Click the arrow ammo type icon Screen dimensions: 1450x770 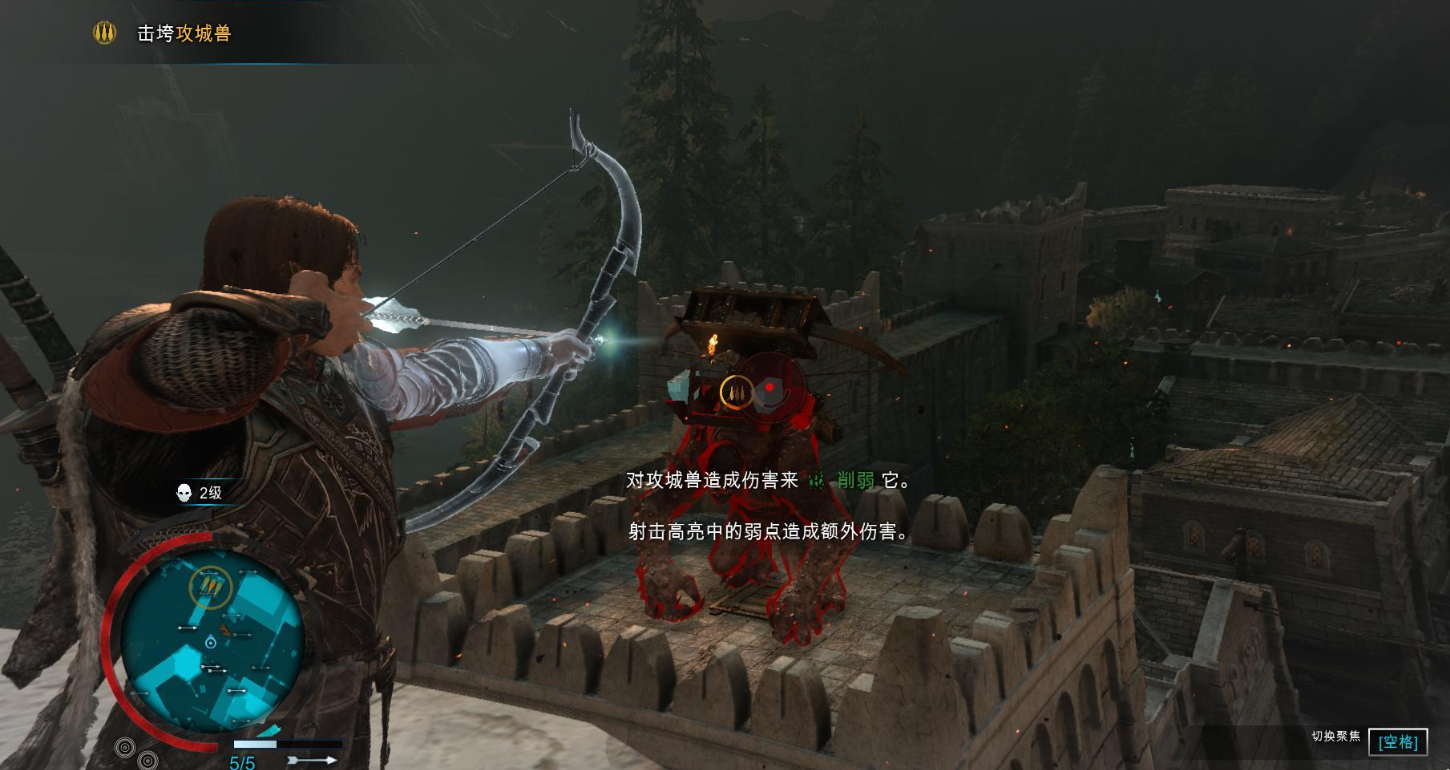(x=313, y=760)
